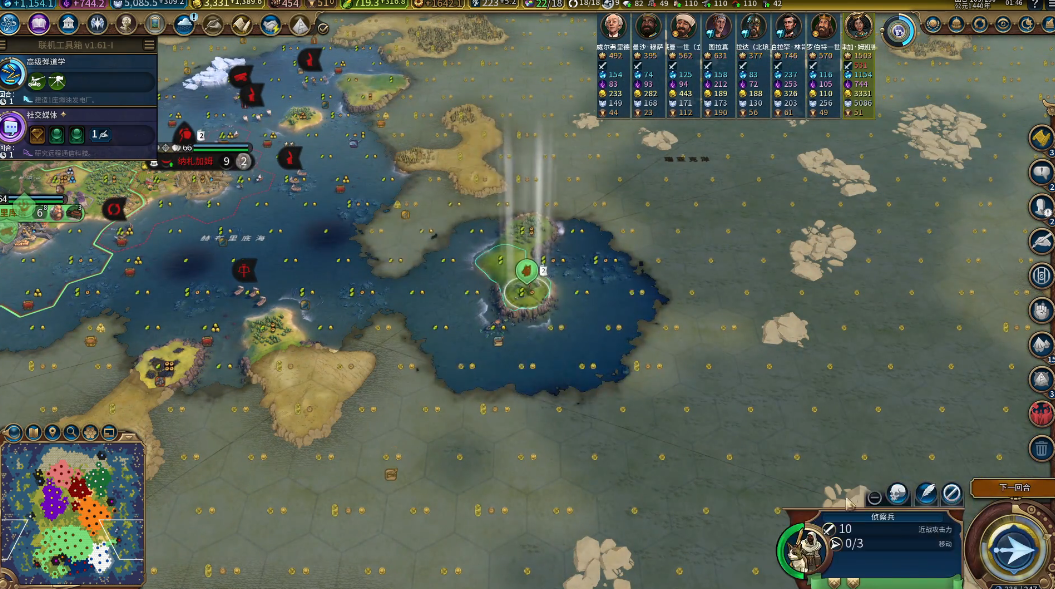
Task: Toggle the minimap hex grid option
Action: [x=90, y=433]
